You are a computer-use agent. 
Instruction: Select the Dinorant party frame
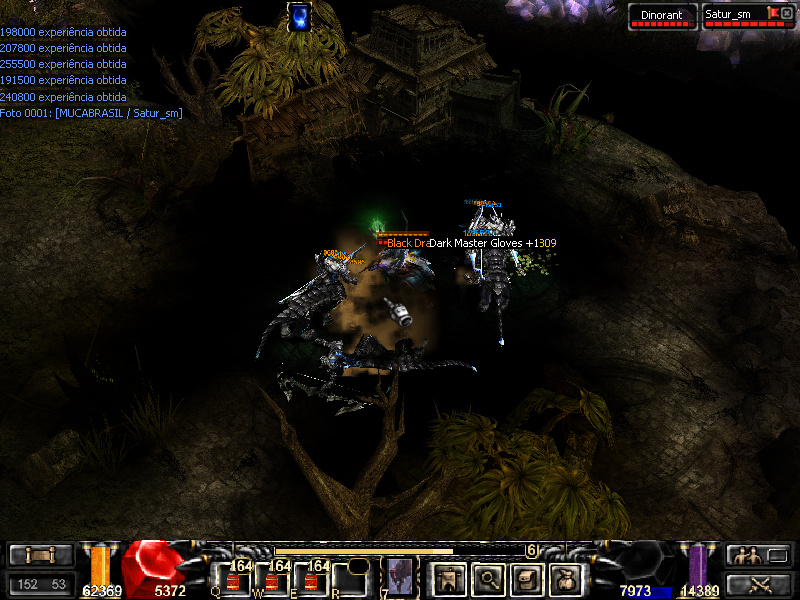click(x=662, y=16)
